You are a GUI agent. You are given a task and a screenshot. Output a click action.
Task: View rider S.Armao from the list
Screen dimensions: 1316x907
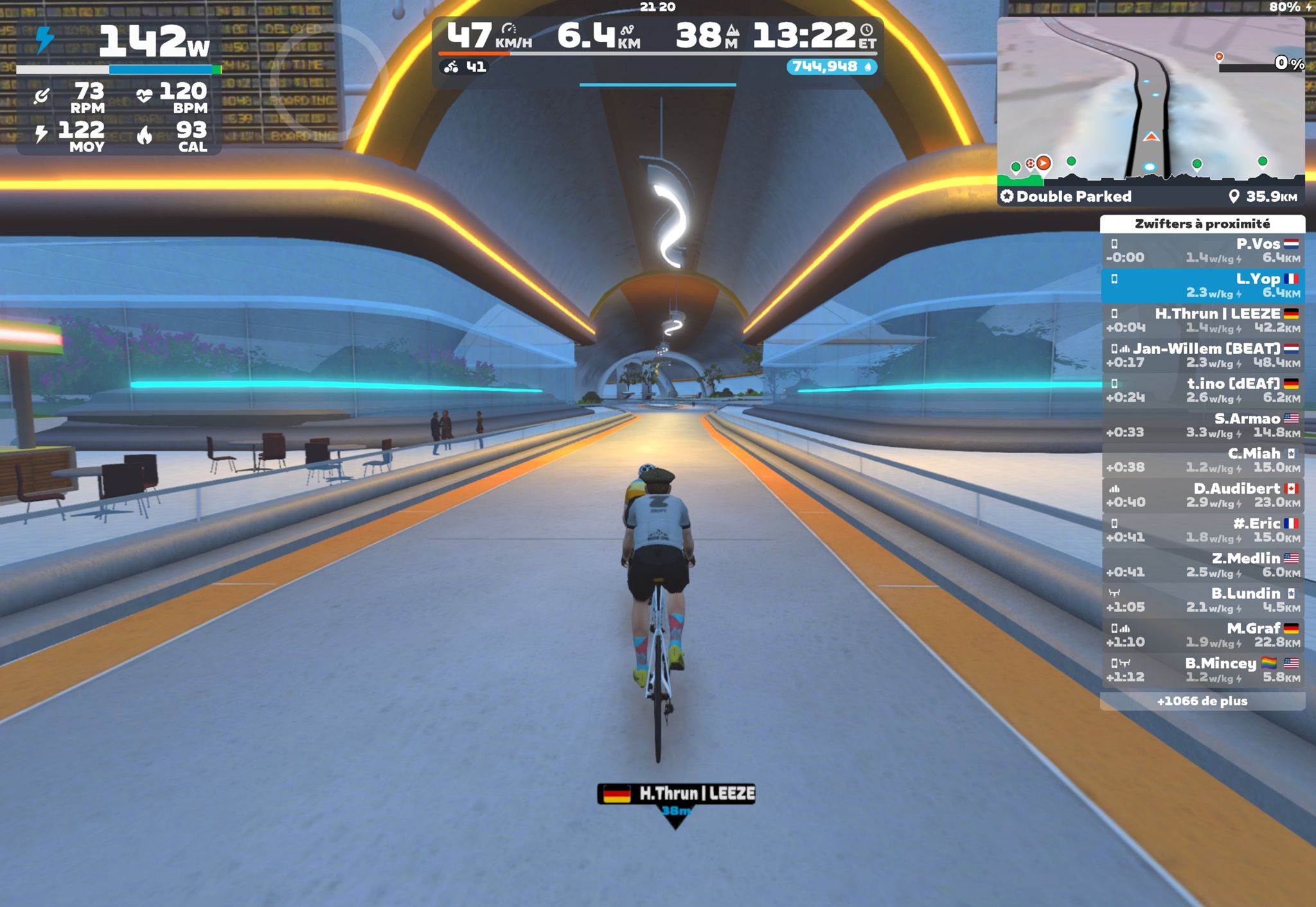coord(1202,425)
